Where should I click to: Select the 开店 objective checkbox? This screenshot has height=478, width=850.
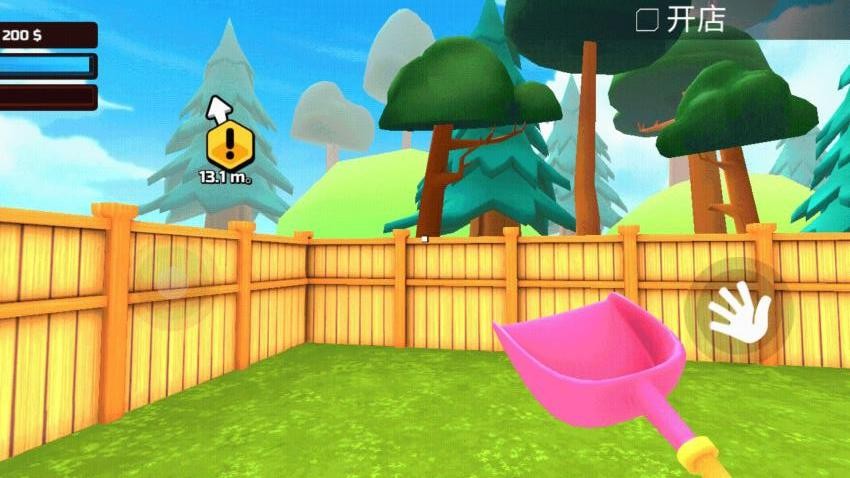pos(647,19)
